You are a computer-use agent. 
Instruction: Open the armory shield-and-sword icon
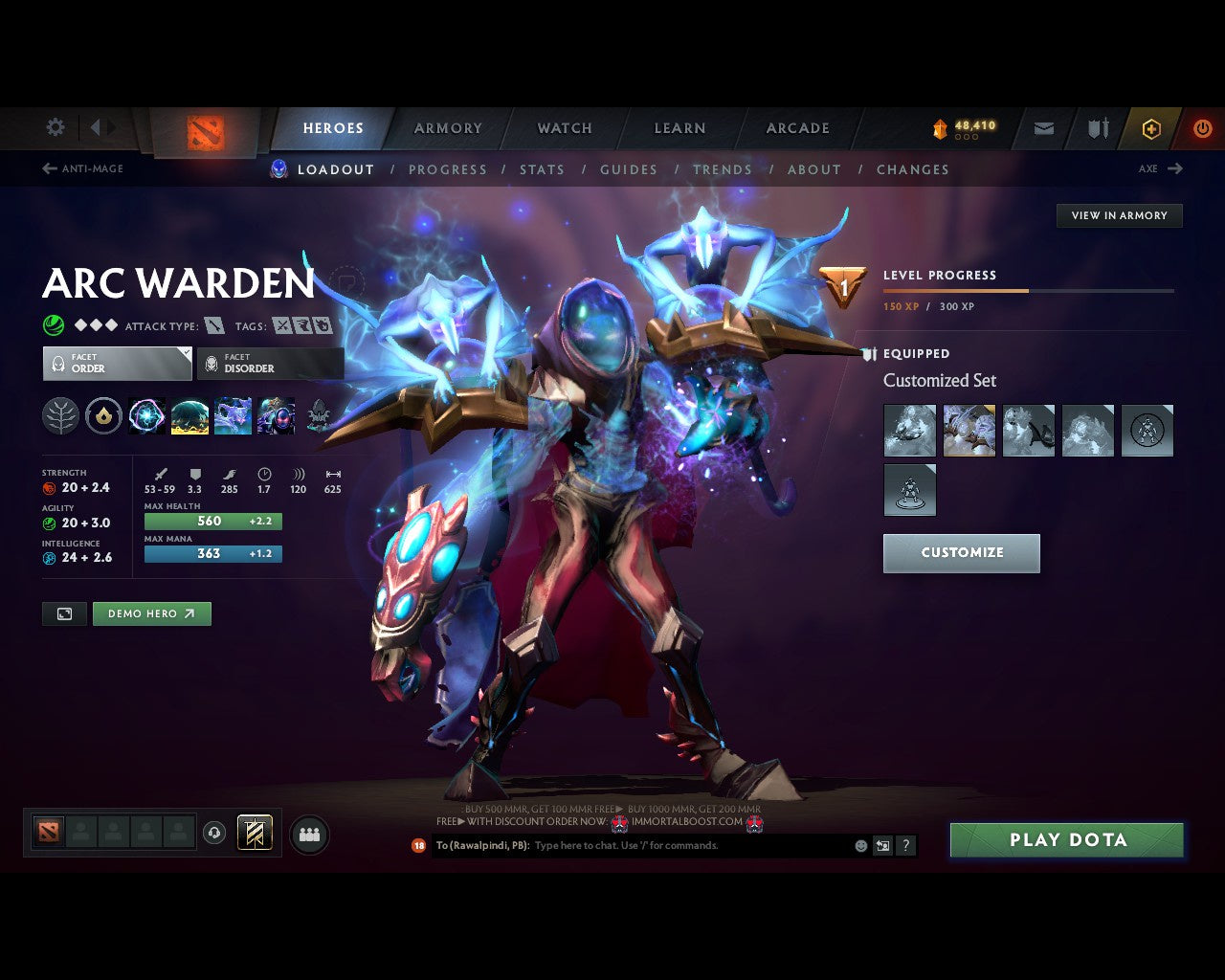tap(1097, 128)
